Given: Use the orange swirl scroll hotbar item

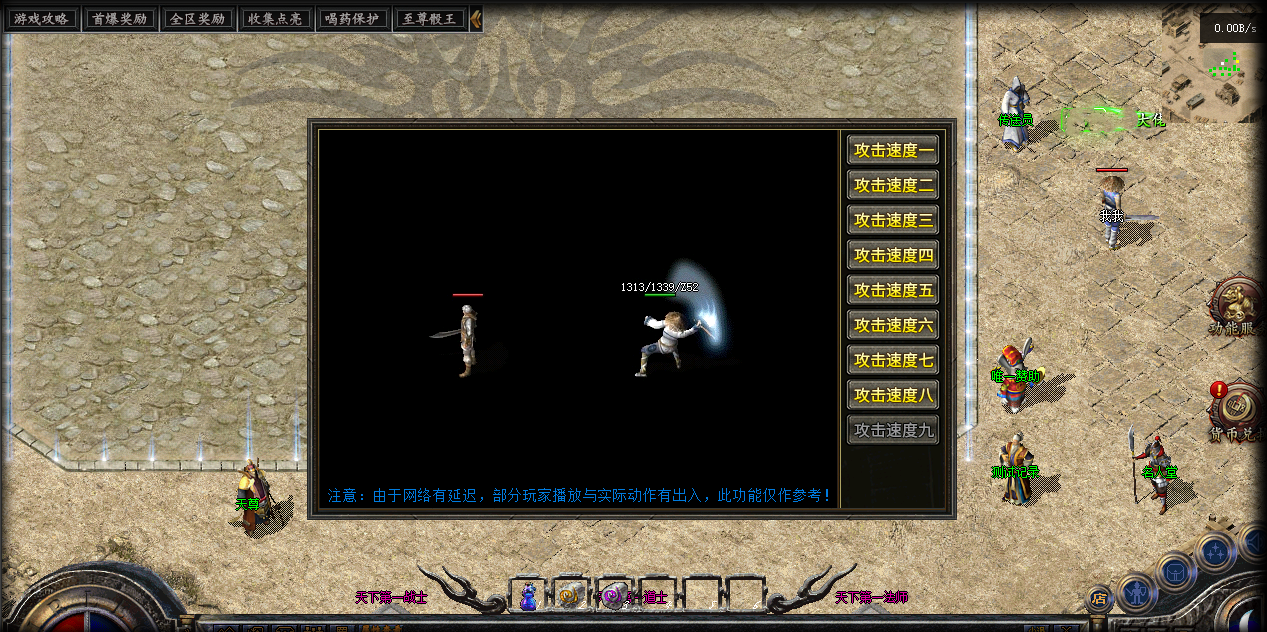Looking at the screenshot, I should (570, 596).
